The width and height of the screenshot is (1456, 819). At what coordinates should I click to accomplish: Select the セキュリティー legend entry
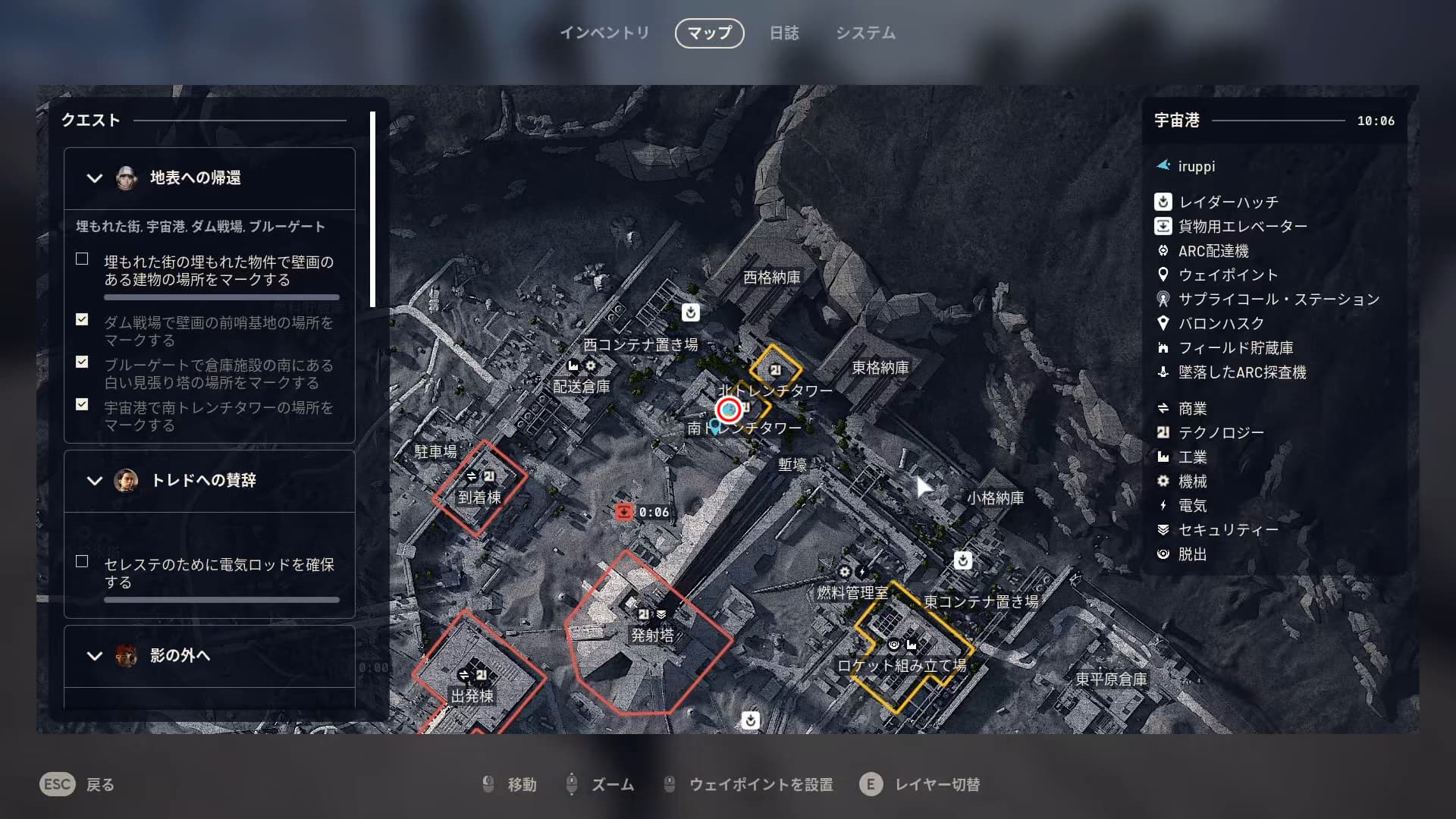pos(1228,530)
